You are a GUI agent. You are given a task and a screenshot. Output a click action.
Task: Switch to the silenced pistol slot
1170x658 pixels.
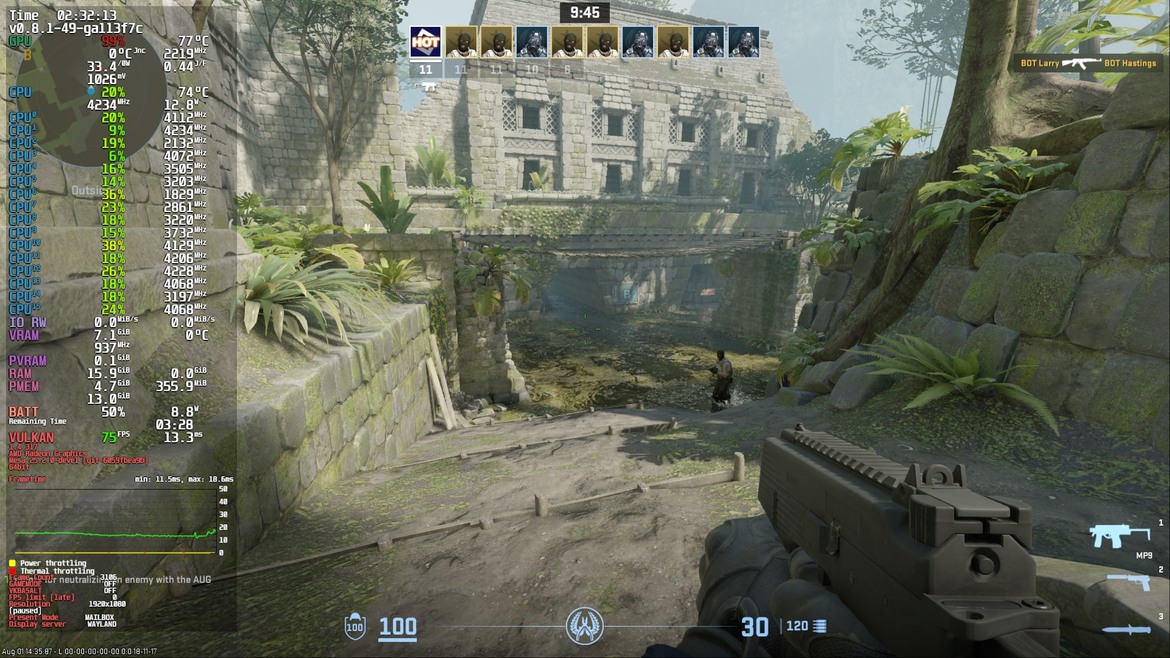click(x=1128, y=583)
